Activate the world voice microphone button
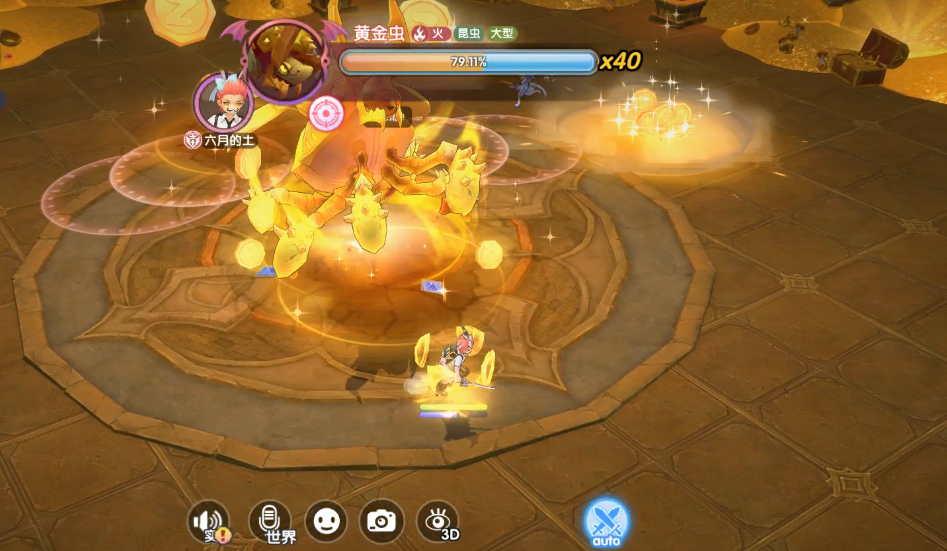Viewport: 947px width, 551px height. [269, 520]
